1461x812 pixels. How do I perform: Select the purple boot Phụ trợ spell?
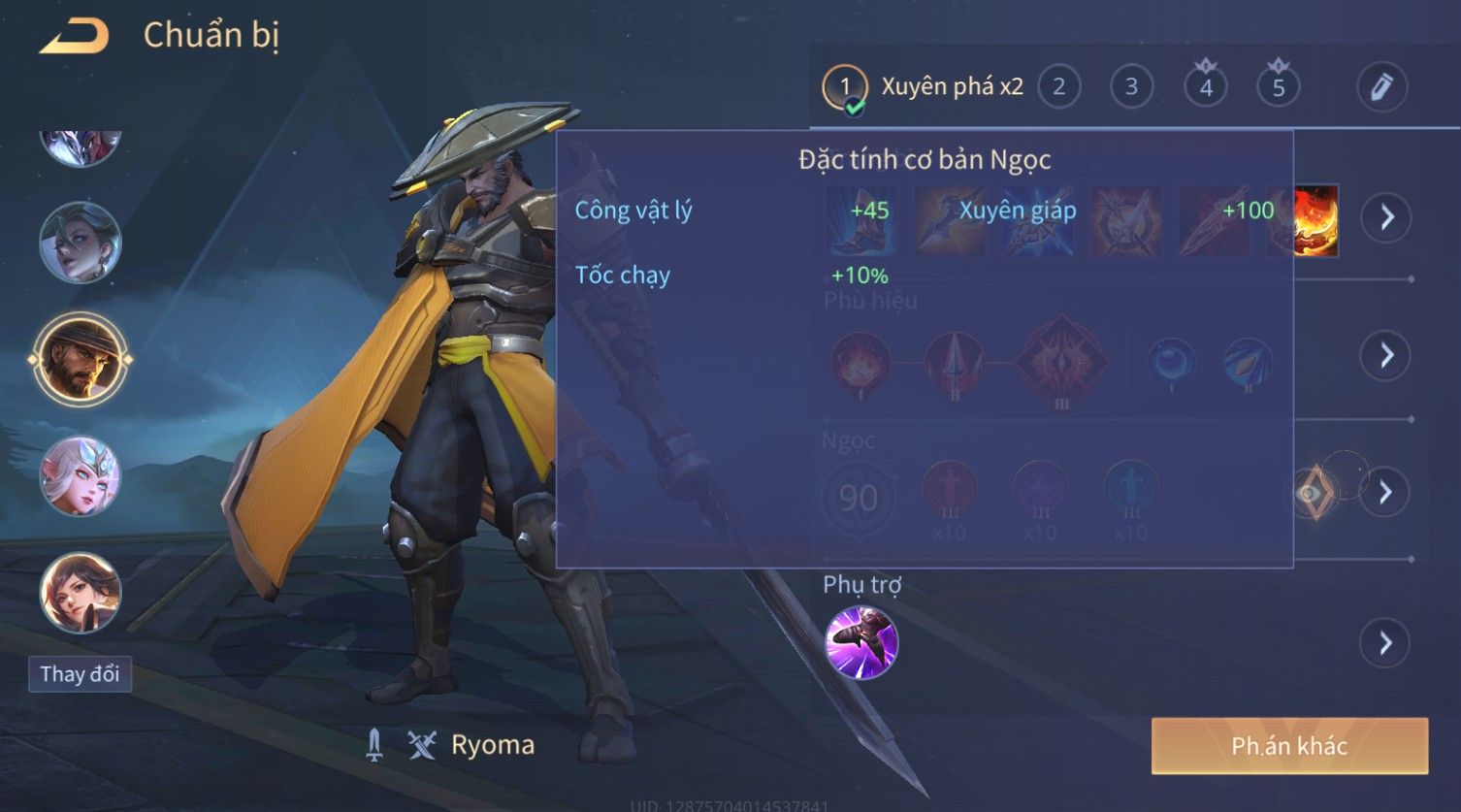[x=861, y=642]
